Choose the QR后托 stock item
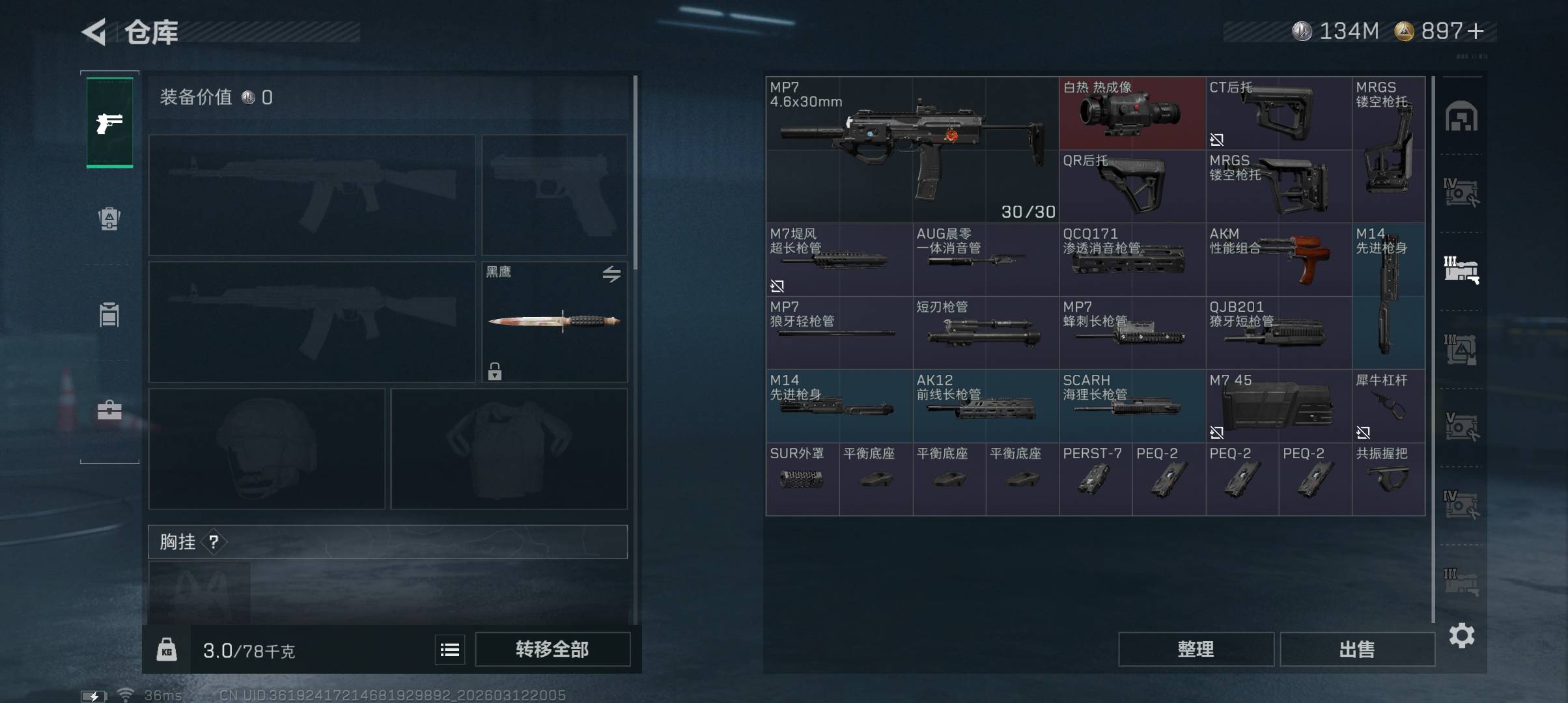Viewport: 1568px width, 703px height. (x=1132, y=186)
